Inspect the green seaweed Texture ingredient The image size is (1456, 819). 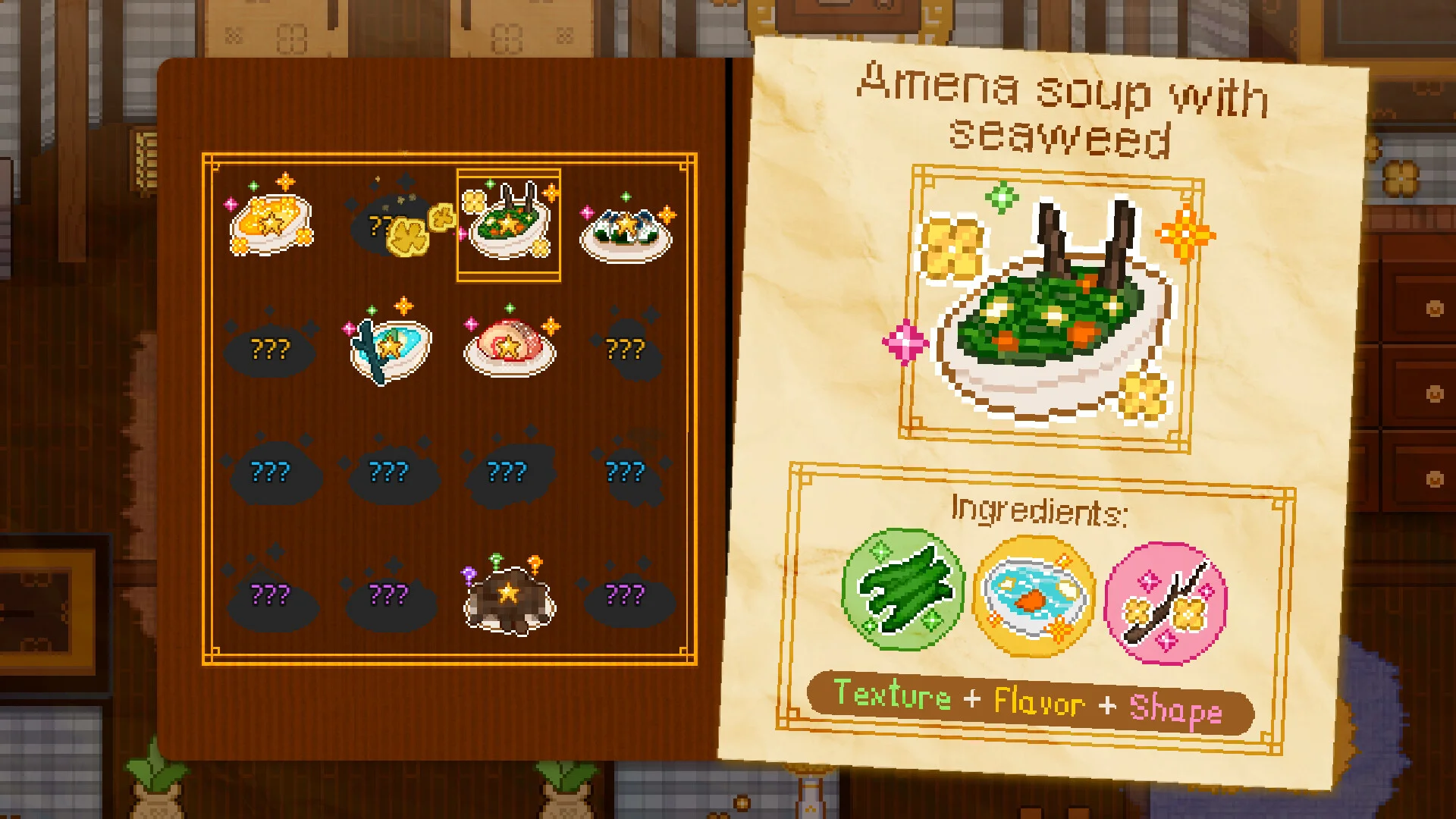tap(903, 590)
